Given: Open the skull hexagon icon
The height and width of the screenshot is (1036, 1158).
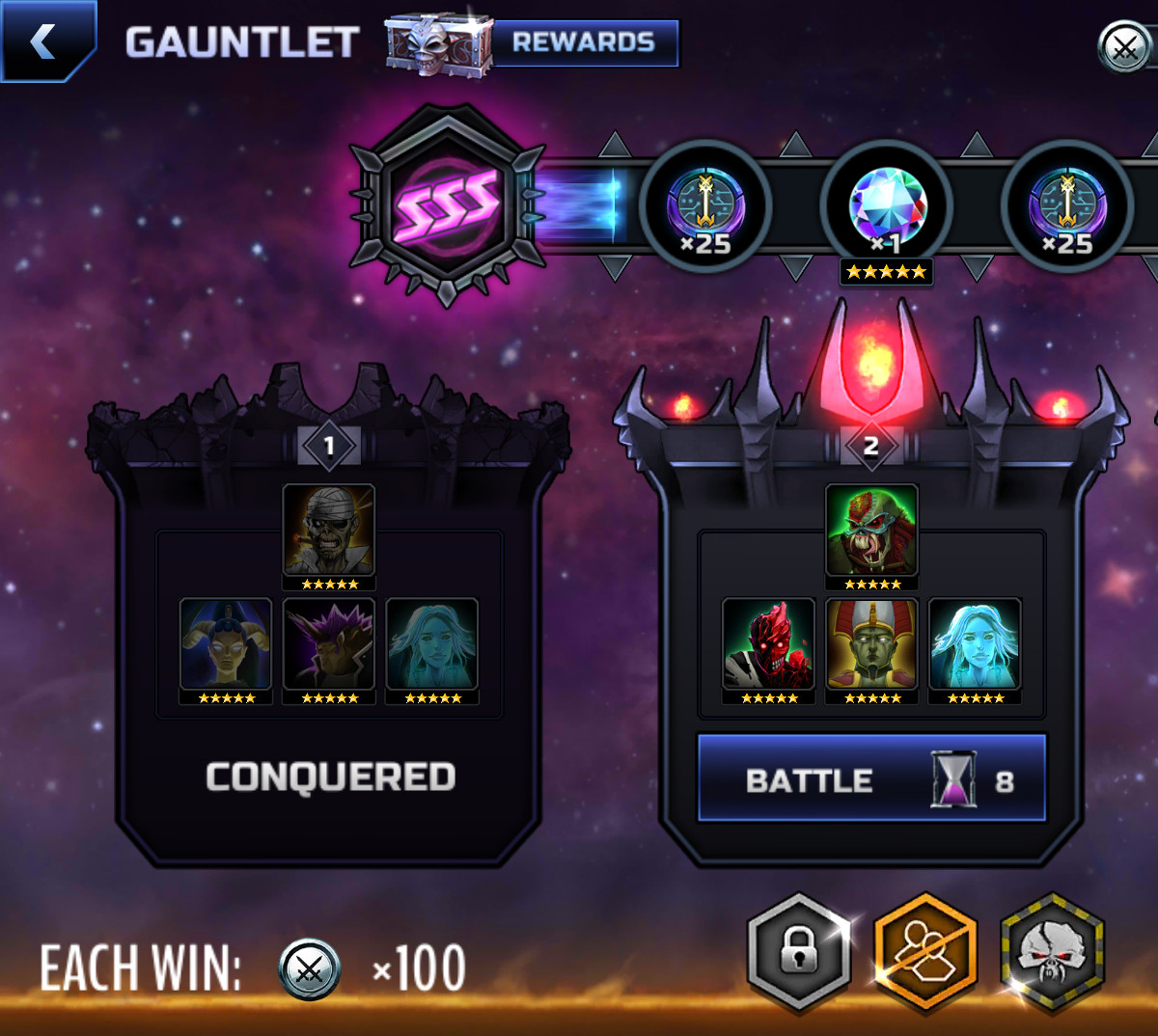Looking at the screenshot, I should pyautogui.click(x=1052, y=952).
